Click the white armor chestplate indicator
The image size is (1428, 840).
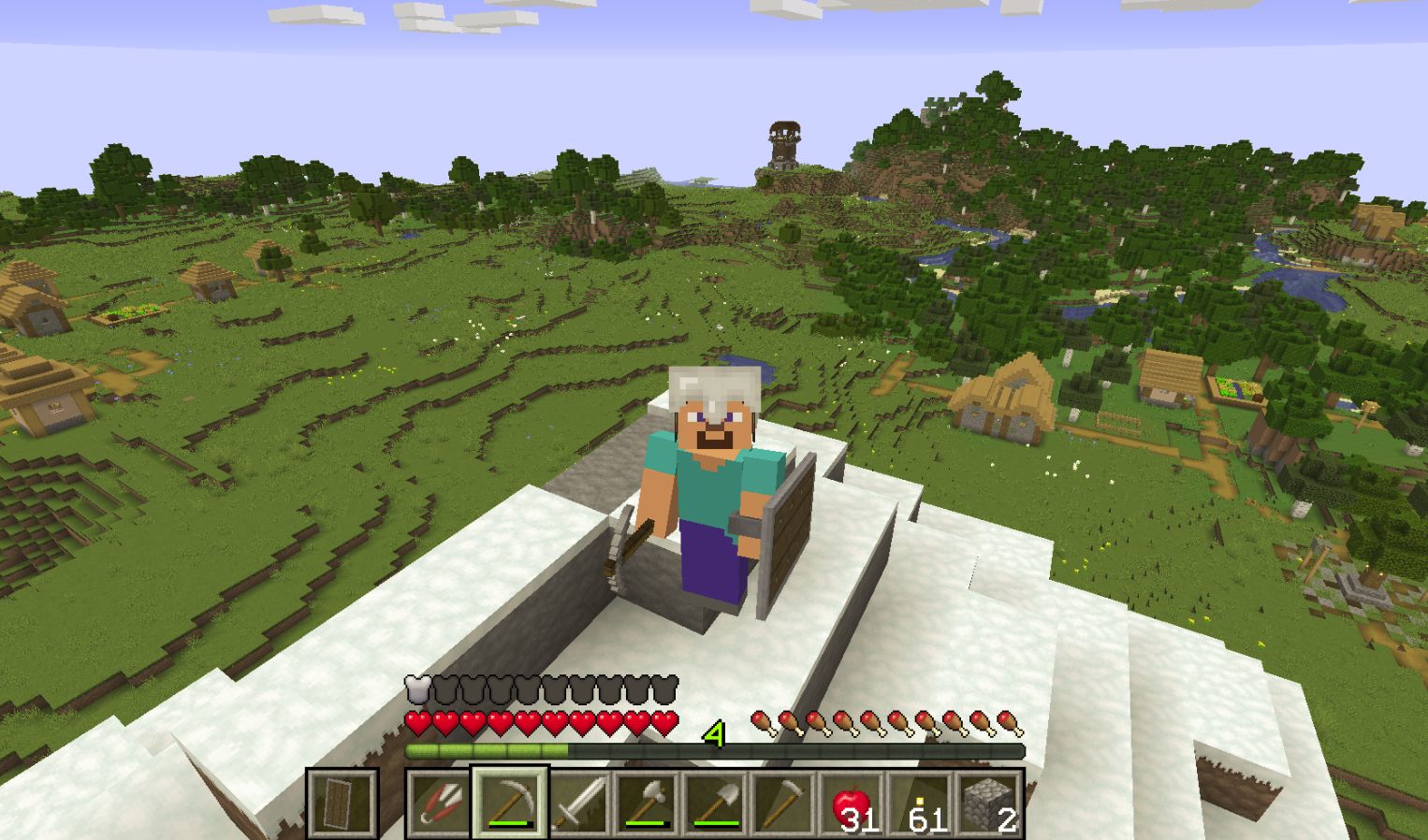click(x=415, y=689)
